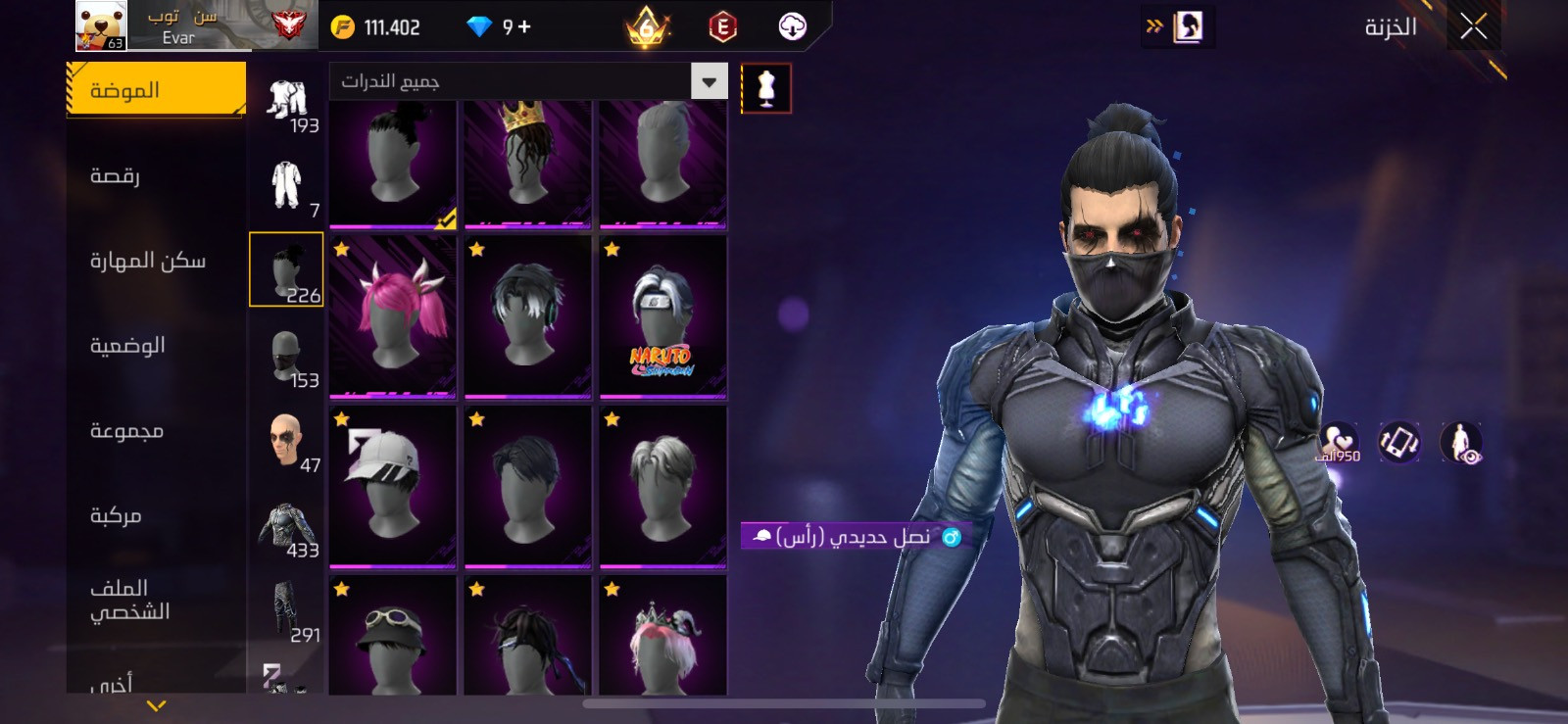Add diamonds with the plus button
The width and height of the screenshot is (1568, 724).
tap(524, 26)
